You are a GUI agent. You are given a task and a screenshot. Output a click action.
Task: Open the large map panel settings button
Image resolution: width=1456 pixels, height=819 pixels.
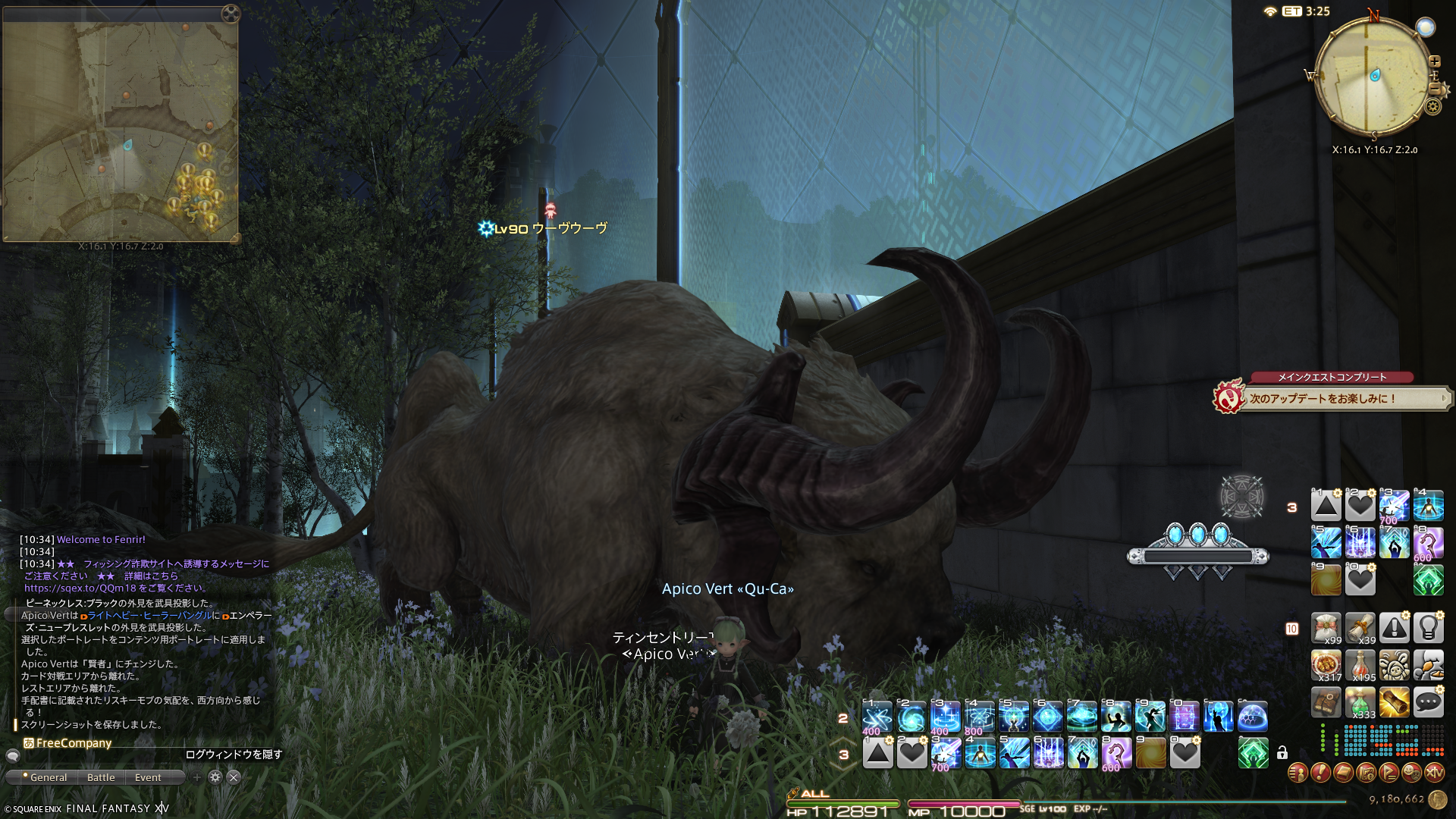[x=231, y=13]
